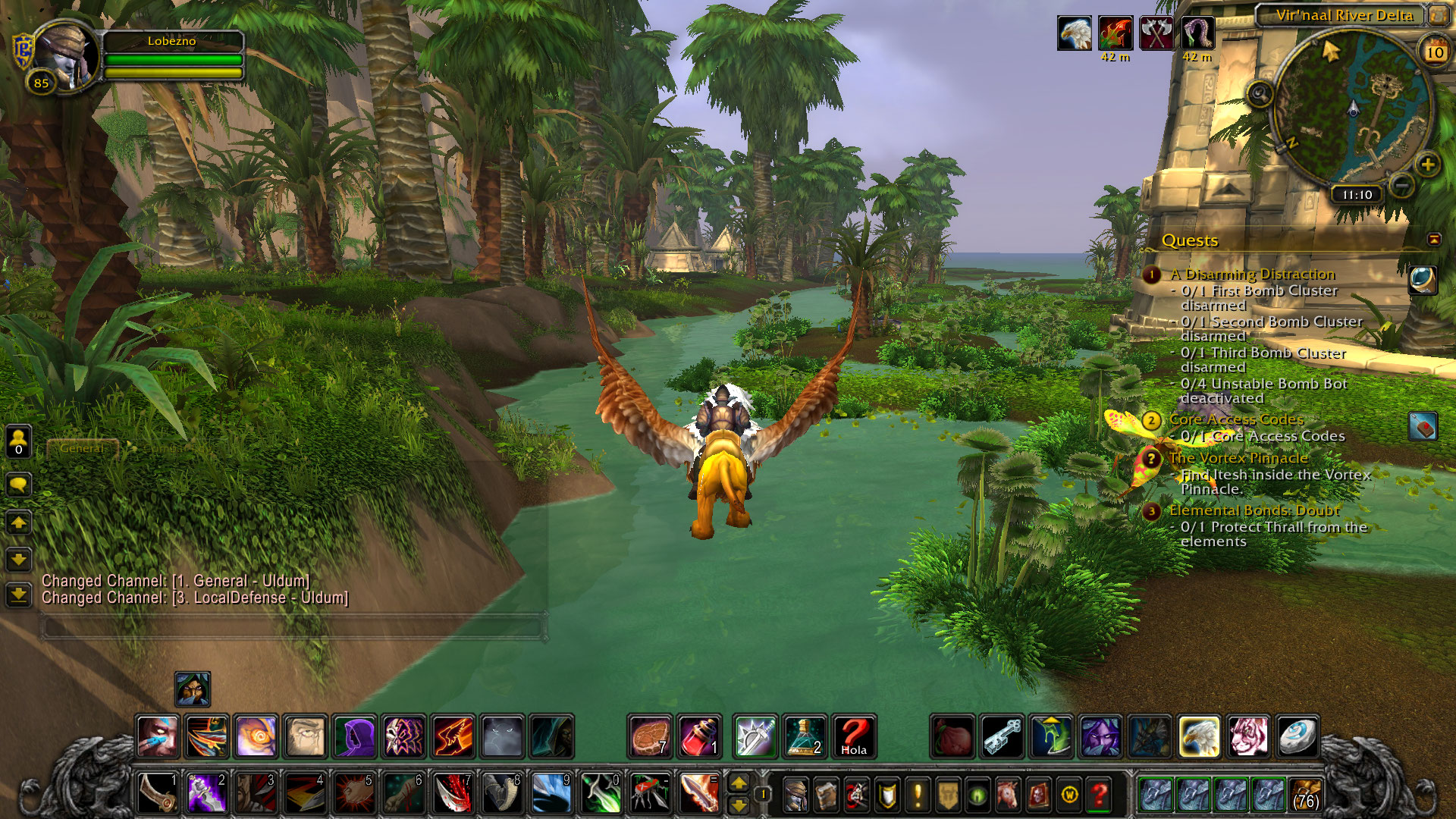Image resolution: width=1456 pixels, height=819 pixels.
Task: Open the Core Access Codes quest entry
Action: (1236, 419)
